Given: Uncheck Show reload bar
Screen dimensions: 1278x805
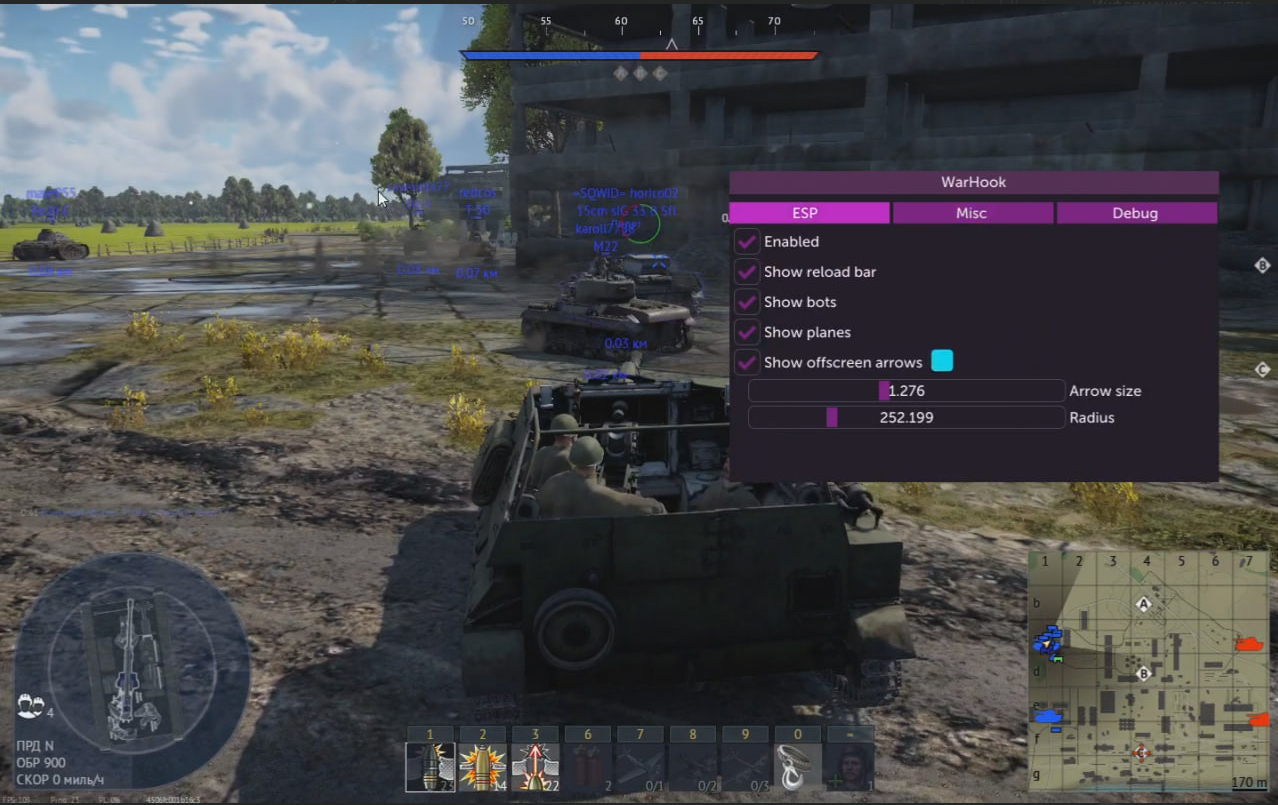Looking at the screenshot, I should pos(747,272).
